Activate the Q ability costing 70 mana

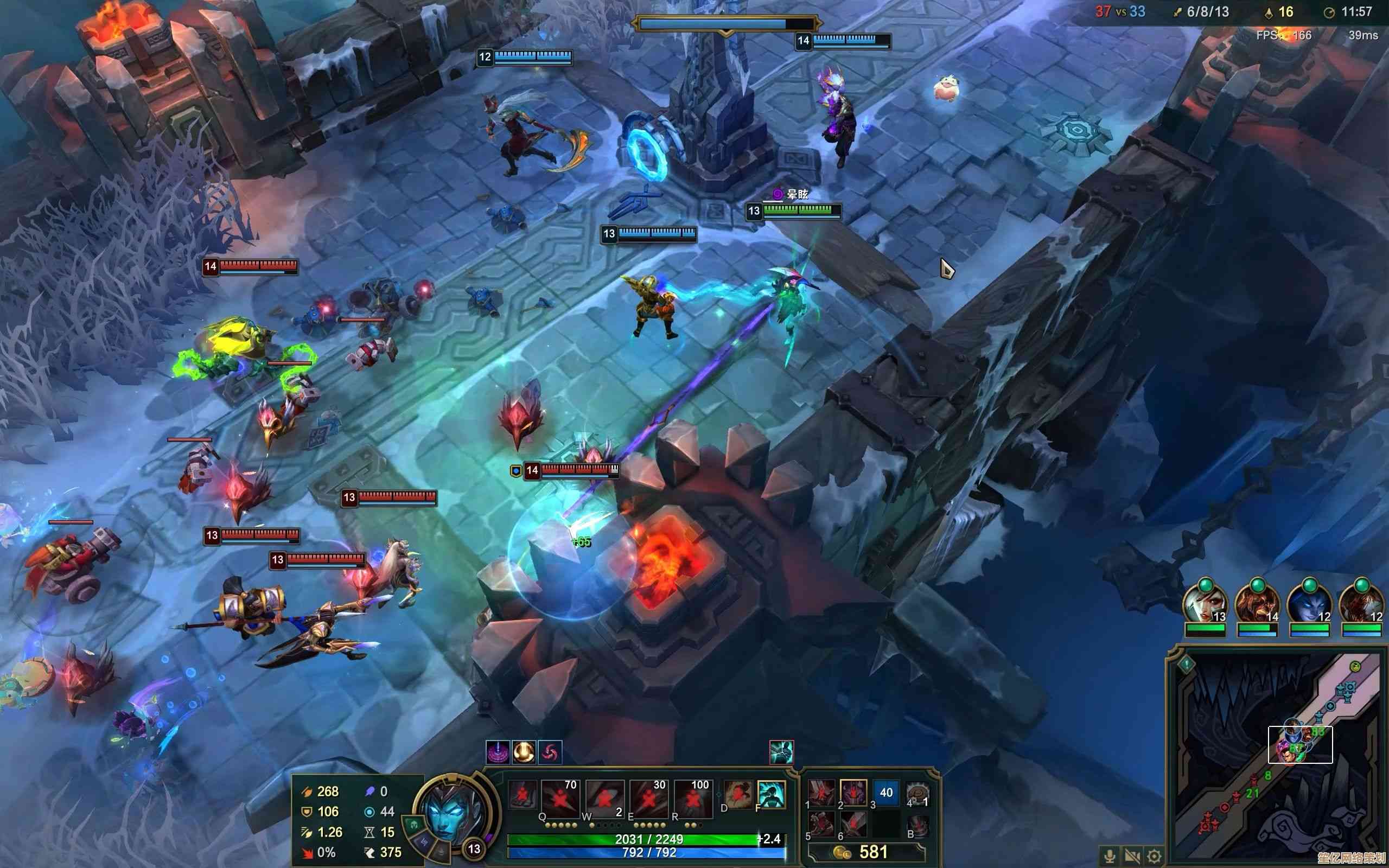click(559, 799)
